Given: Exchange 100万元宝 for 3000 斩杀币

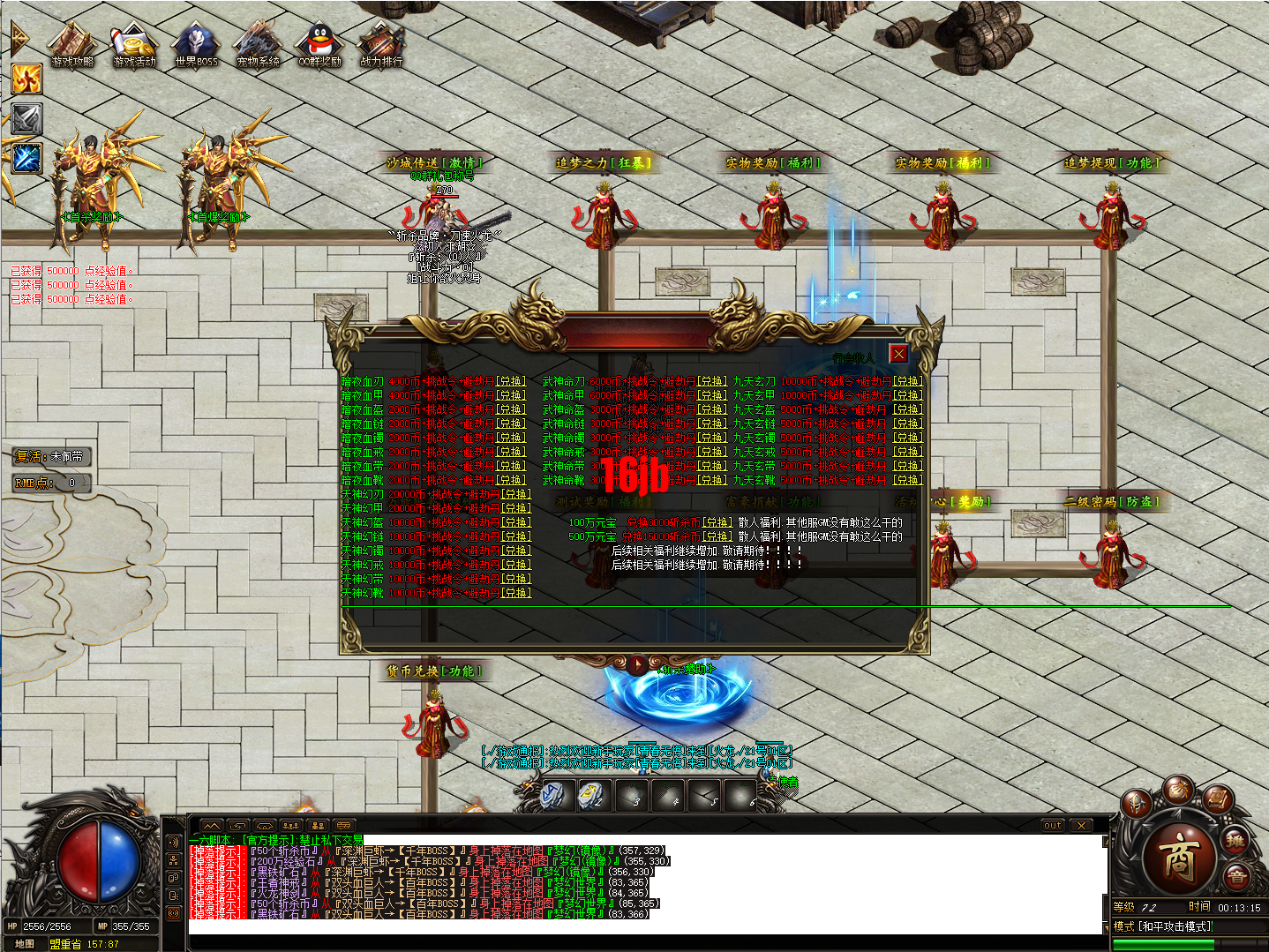Looking at the screenshot, I should click(x=717, y=523).
